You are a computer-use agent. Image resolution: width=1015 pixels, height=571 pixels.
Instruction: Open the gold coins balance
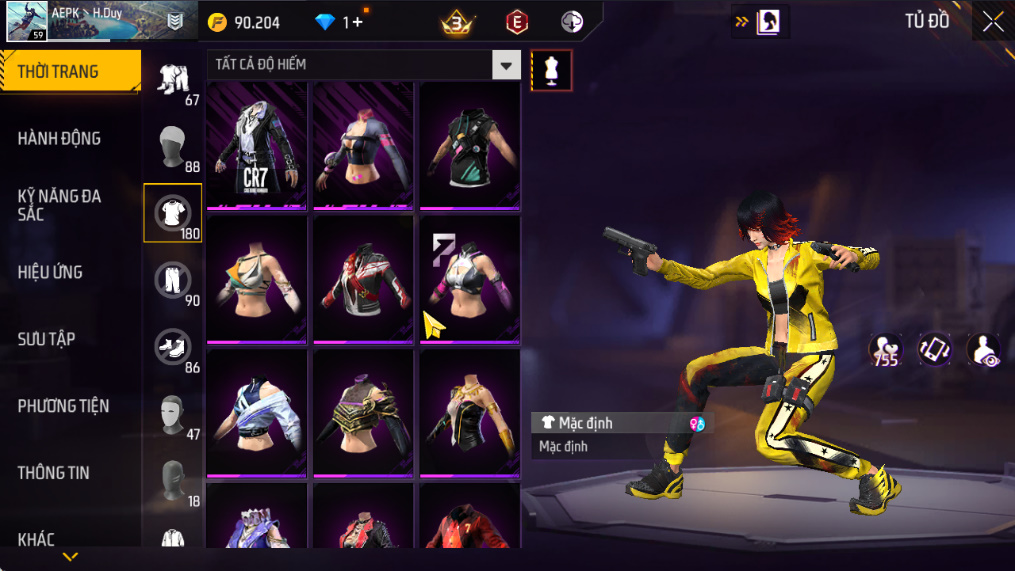tap(245, 22)
